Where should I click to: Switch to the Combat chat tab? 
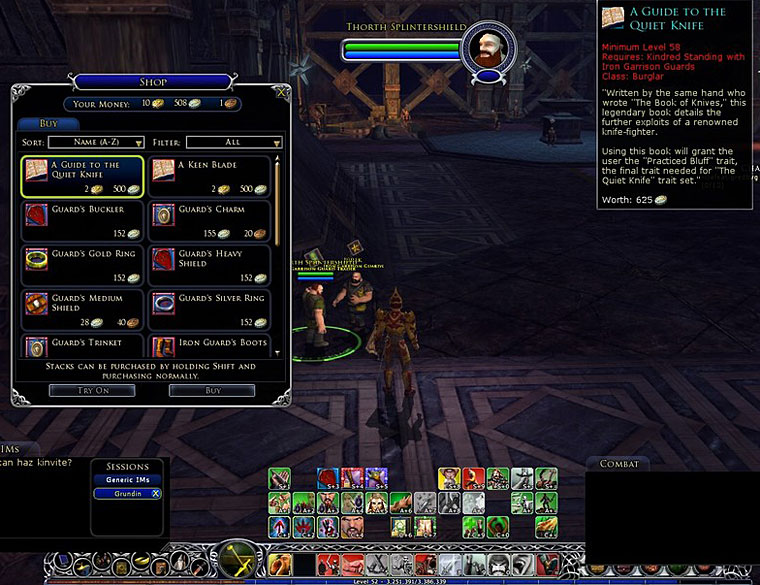(619, 464)
